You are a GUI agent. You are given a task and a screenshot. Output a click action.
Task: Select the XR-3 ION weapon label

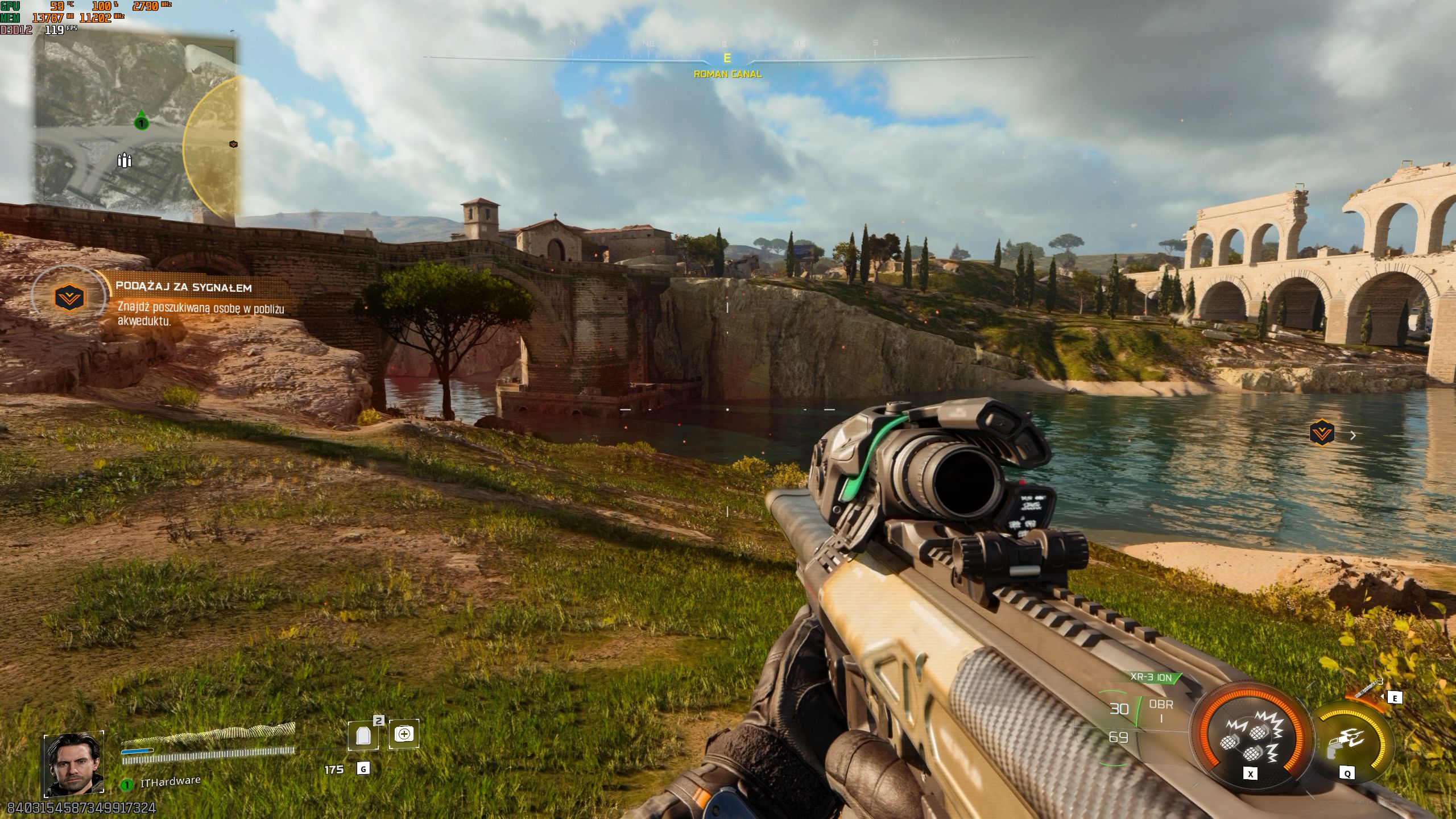point(1152,677)
